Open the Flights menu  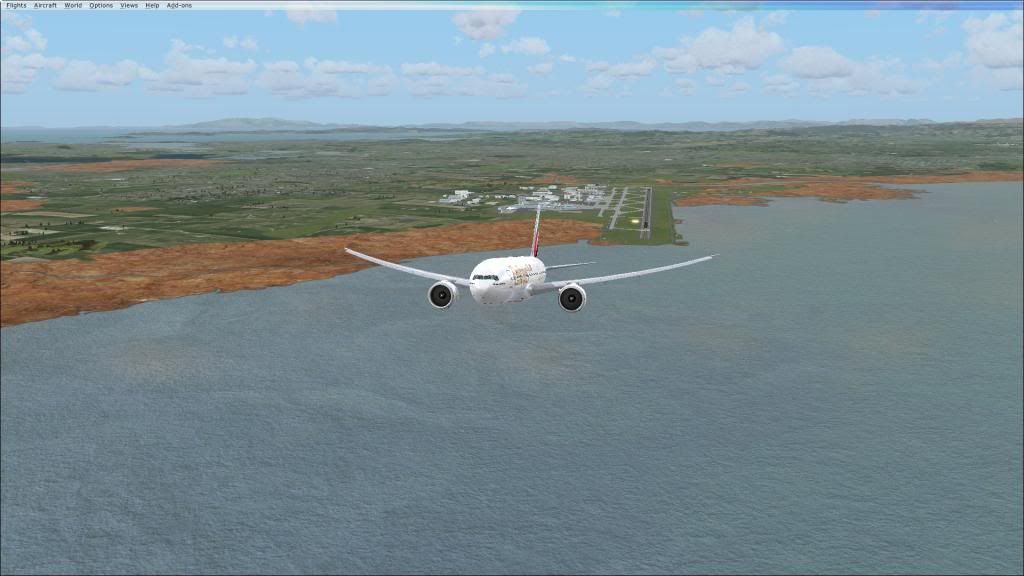[16, 5]
